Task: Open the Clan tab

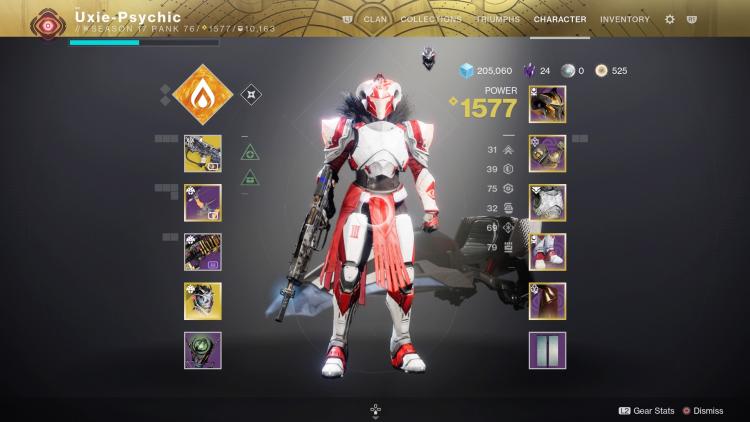Action: pyautogui.click(x=375, y=19)
